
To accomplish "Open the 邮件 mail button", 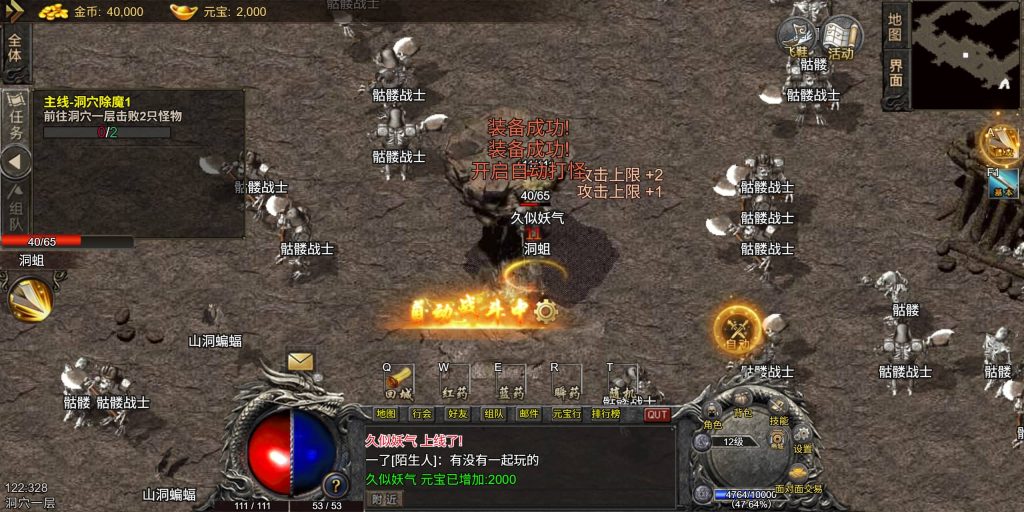I will click(x=529, y=413).
